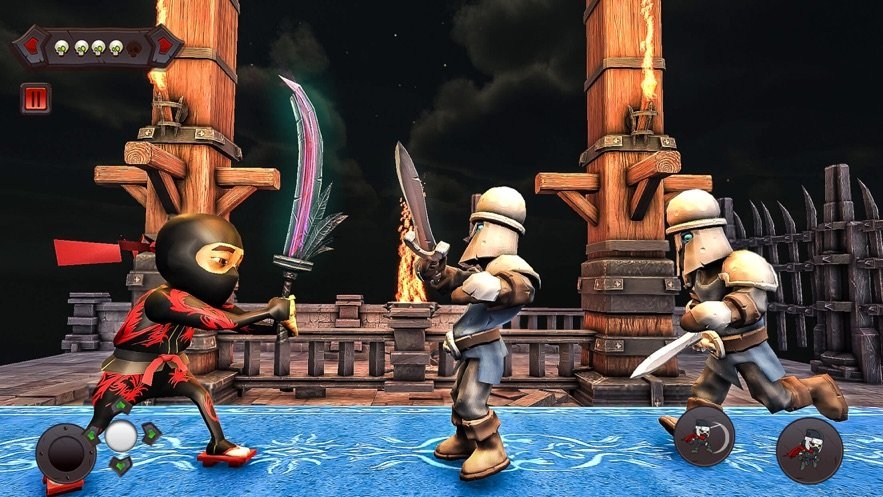Image resolution: width=883 pixels, height=497 pixels.
Task: Pause the game with the red button
Action: coord(35,98)
